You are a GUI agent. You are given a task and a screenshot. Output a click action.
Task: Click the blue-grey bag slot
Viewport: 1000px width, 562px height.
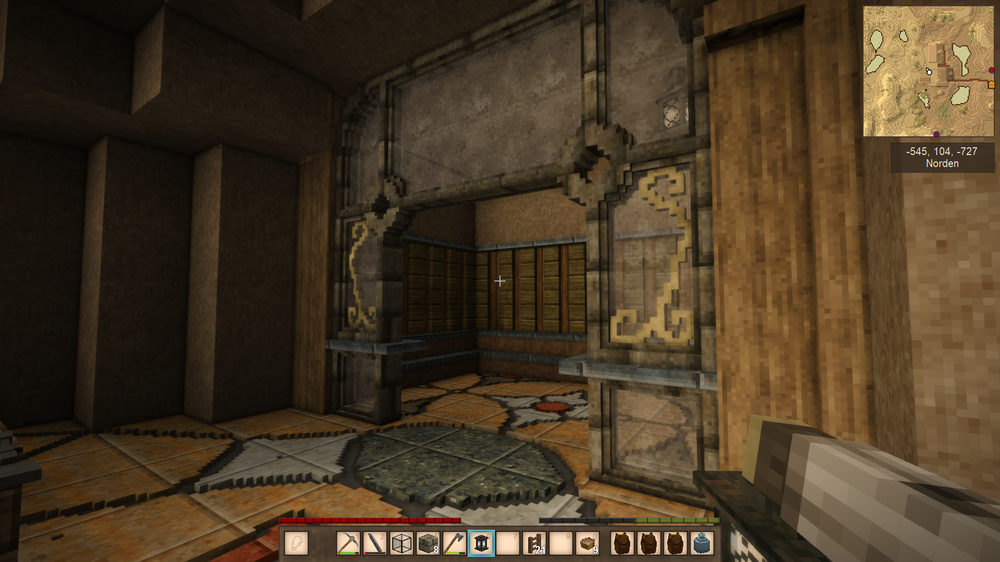(x=701, y=543)
